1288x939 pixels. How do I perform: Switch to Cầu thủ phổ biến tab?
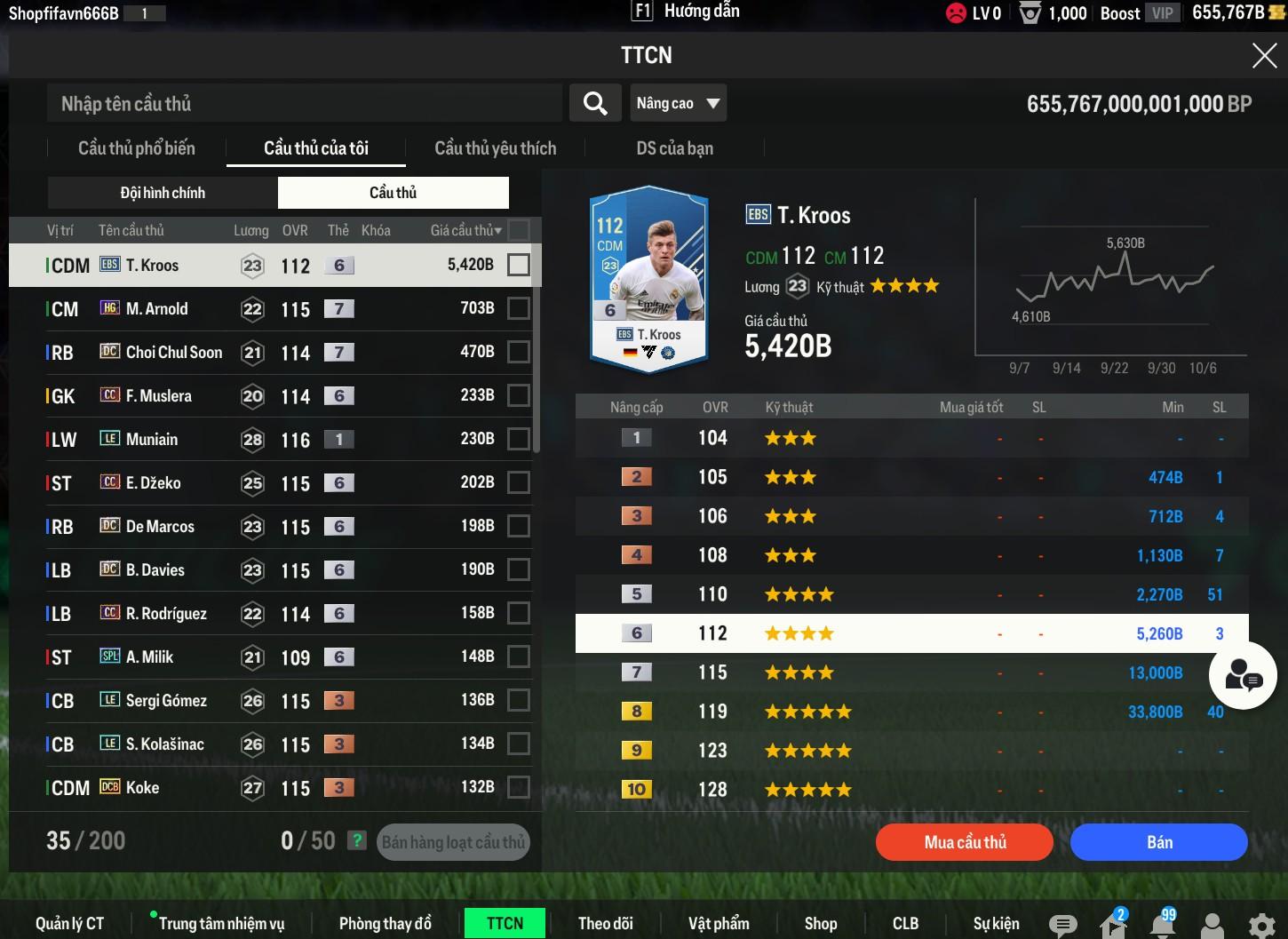tap(137, 148)
